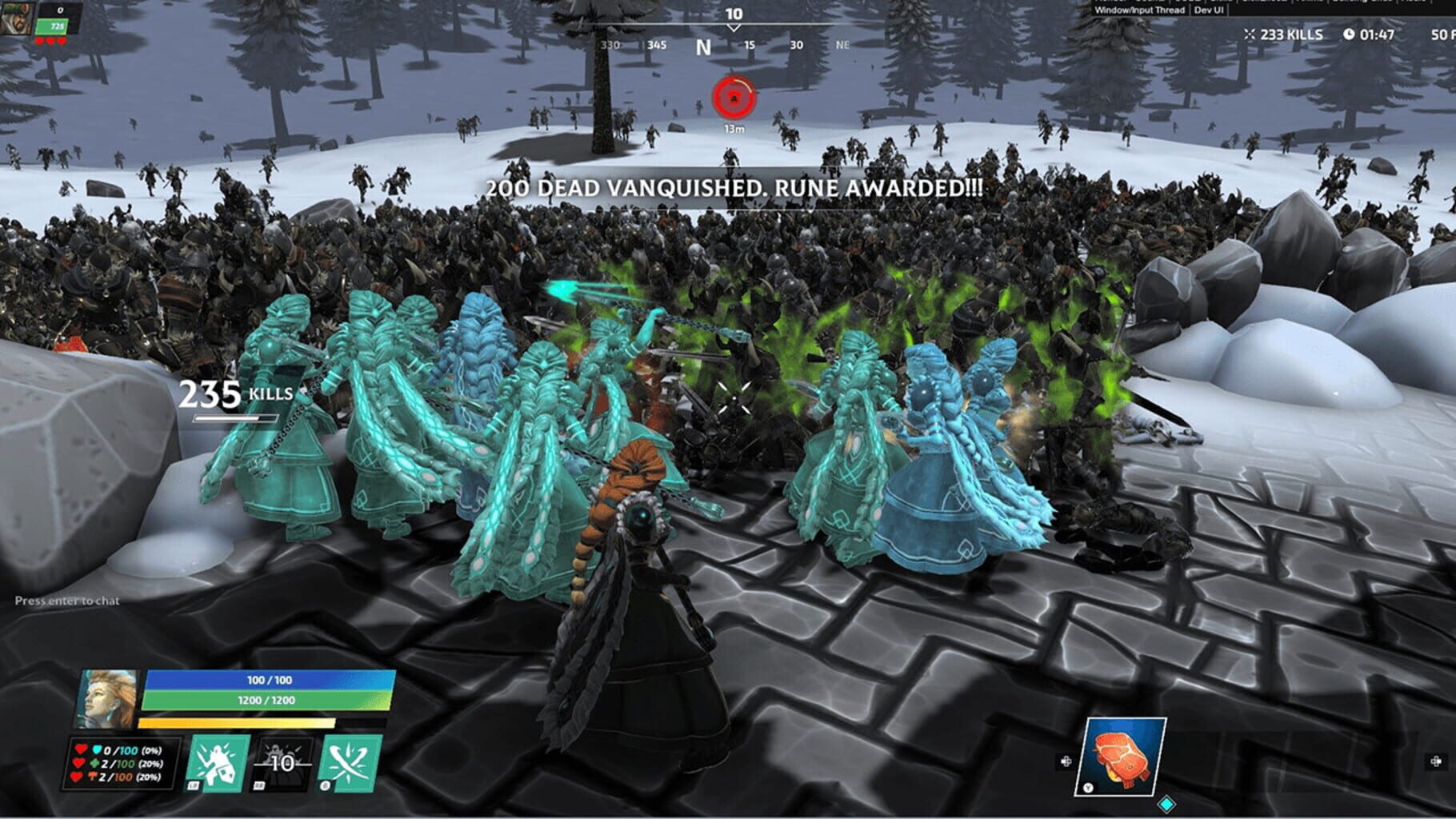
Task: Click the 1200/1200 green health bar
Action: point(268,698)
